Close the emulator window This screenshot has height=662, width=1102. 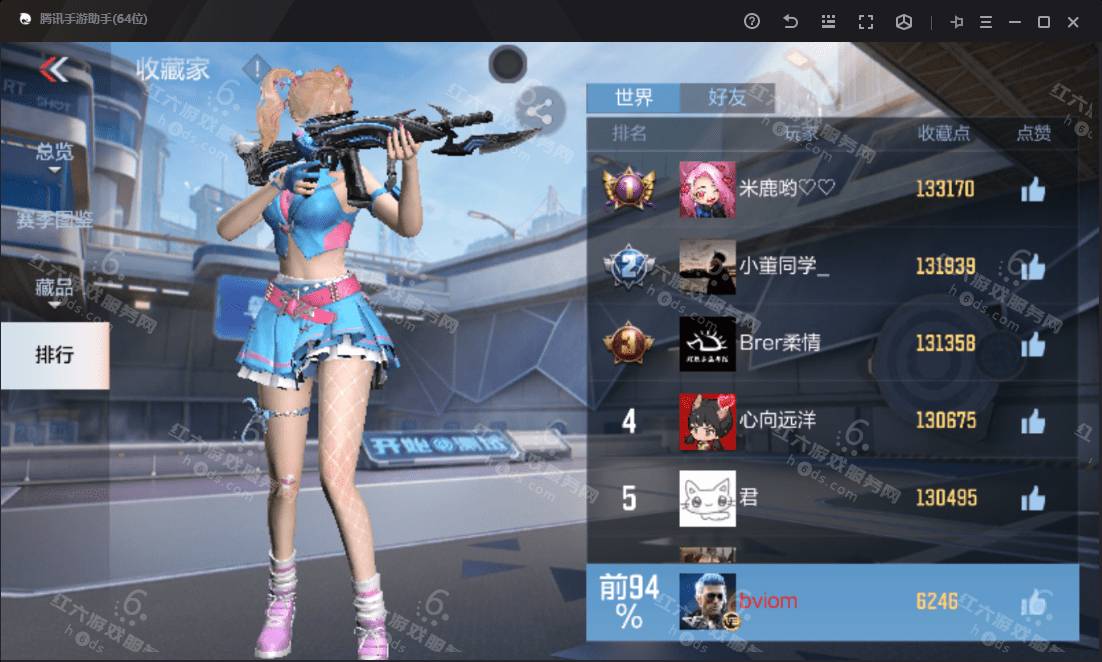(x=1073, y=22)
